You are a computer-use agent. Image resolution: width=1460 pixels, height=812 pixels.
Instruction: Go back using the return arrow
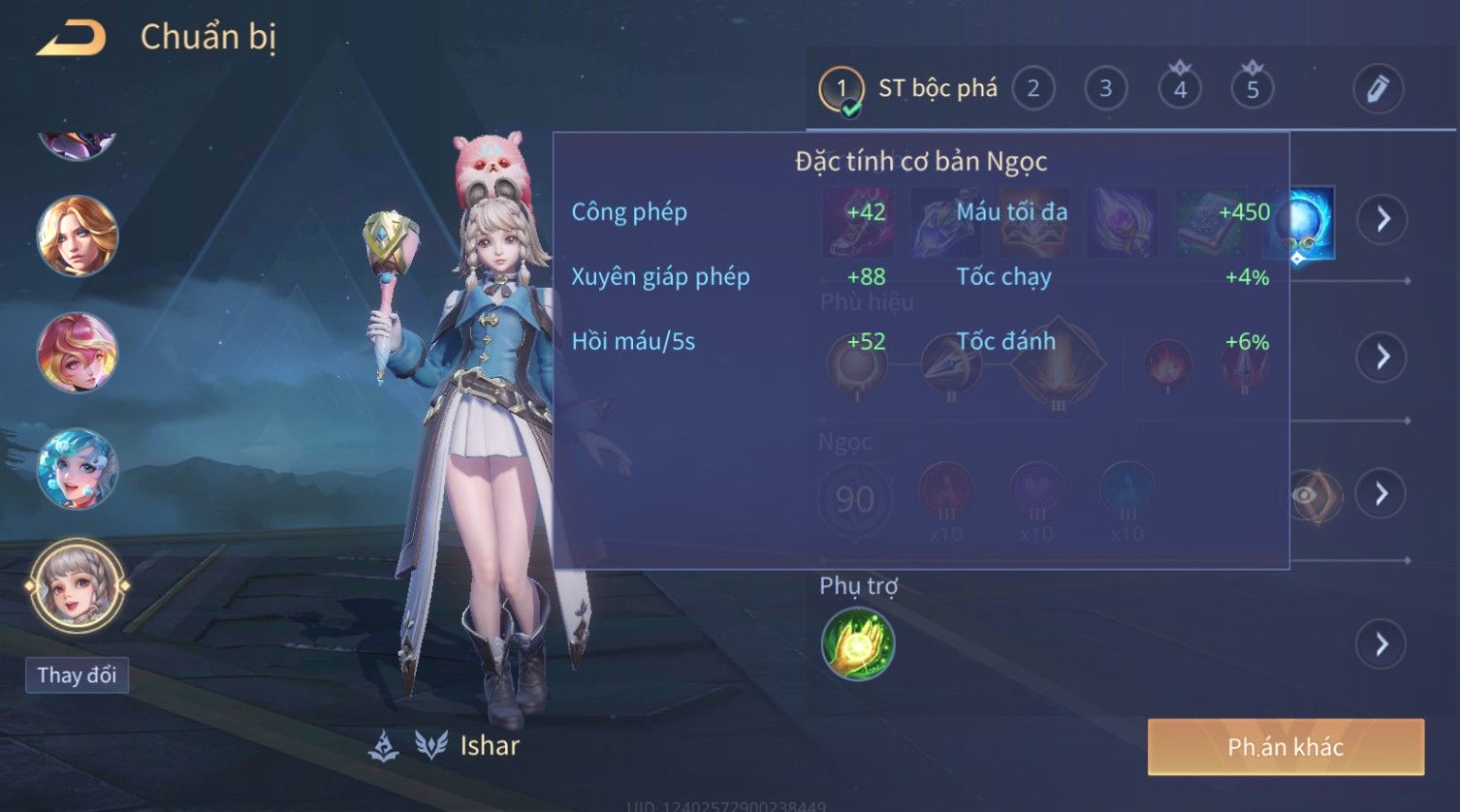[71, 39]
